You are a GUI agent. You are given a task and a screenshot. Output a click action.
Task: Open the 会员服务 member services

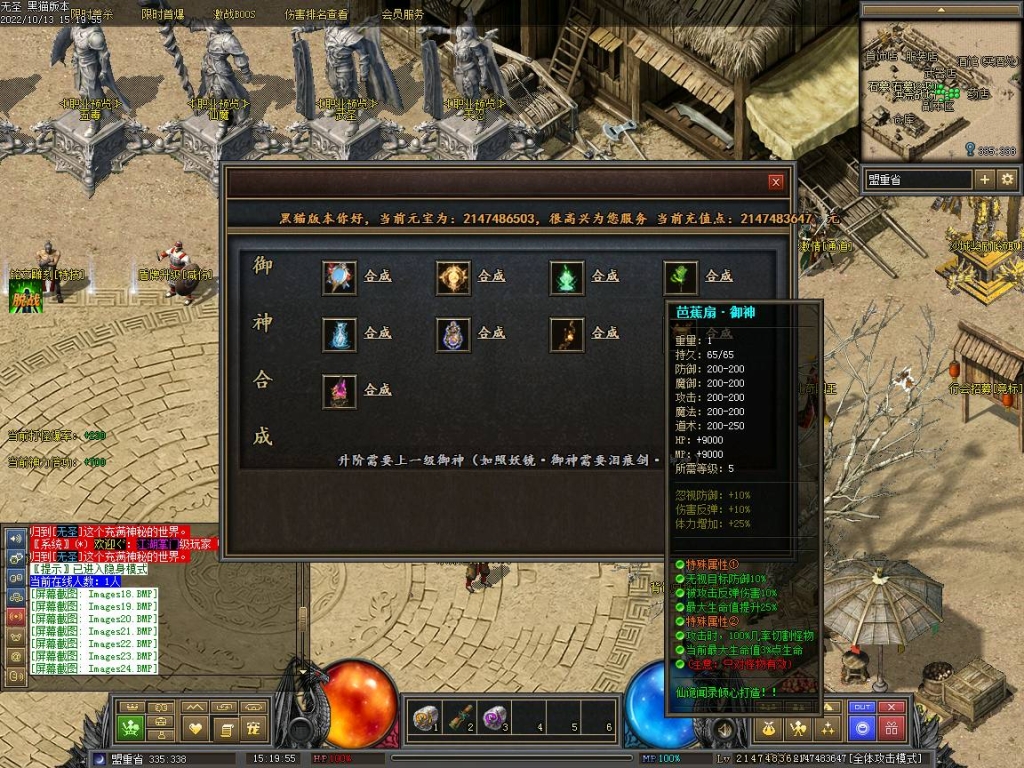pos(403,15)
